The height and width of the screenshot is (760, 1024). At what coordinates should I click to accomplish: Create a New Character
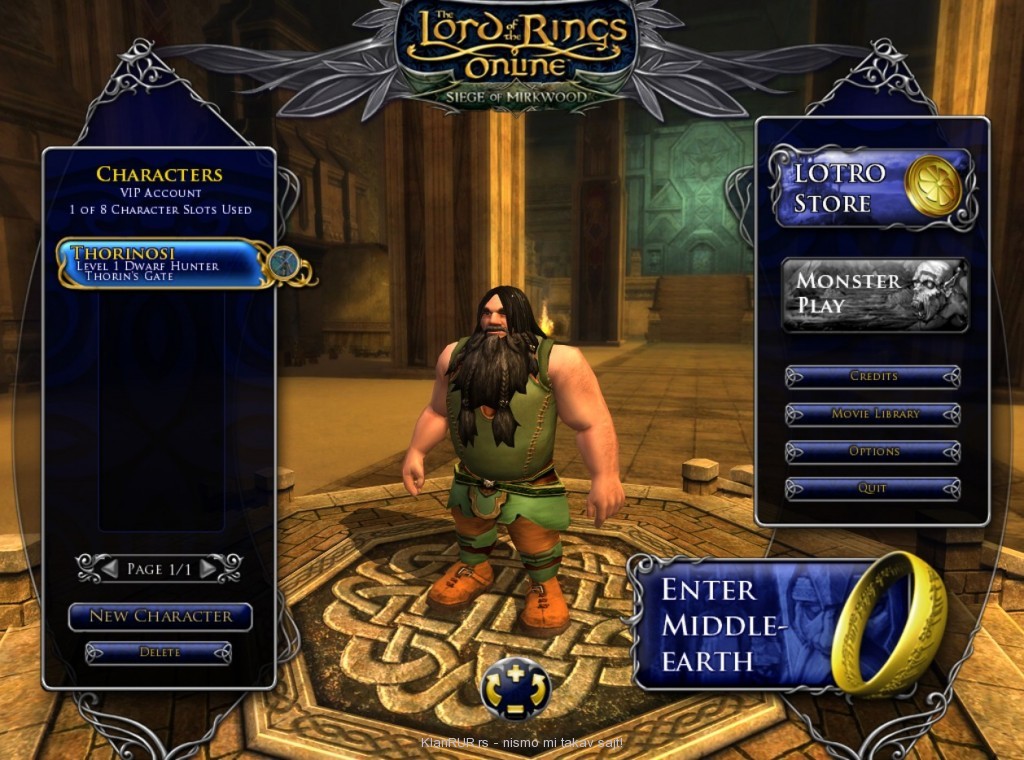pos(160,617)
